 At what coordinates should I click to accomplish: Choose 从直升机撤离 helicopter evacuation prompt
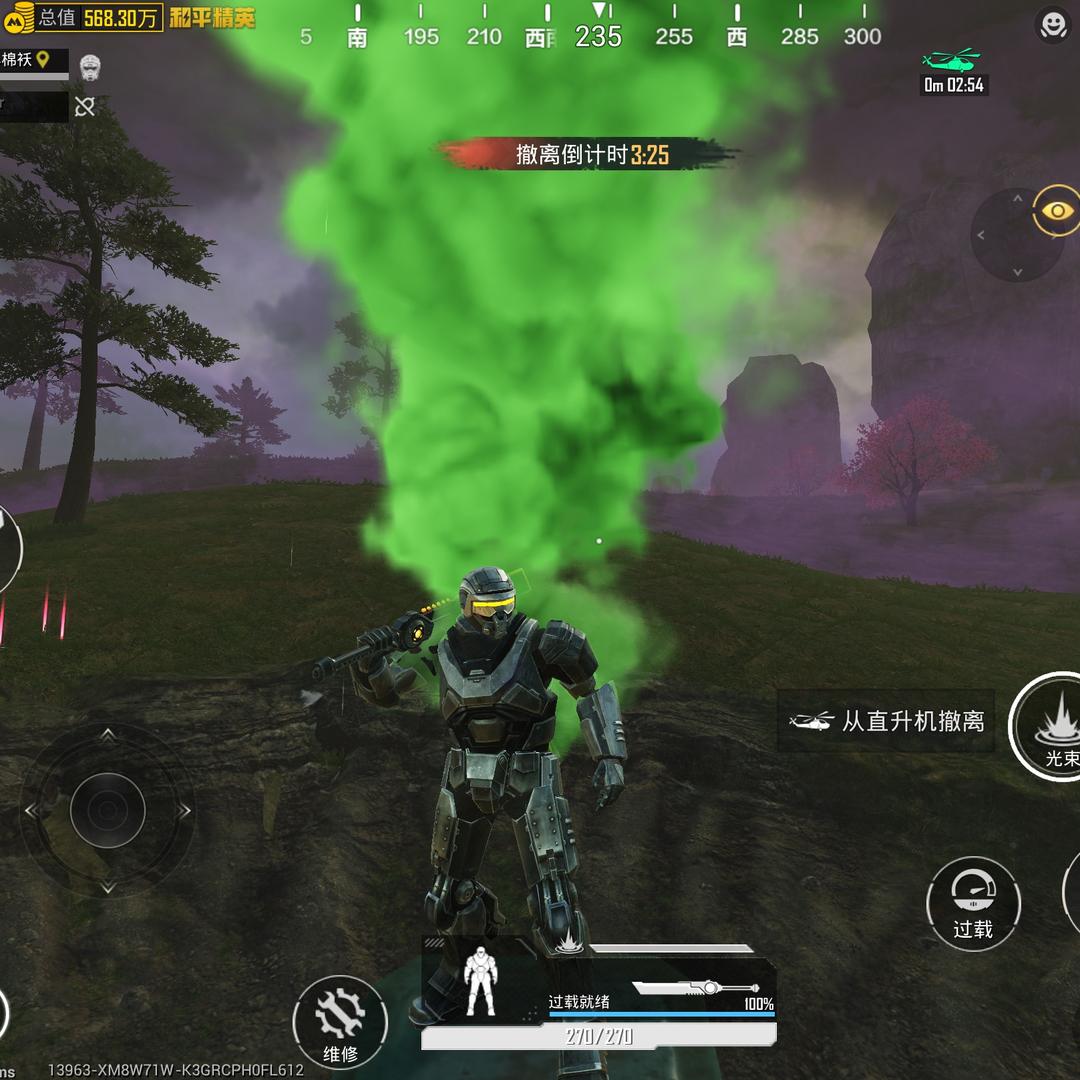(887, 721)
